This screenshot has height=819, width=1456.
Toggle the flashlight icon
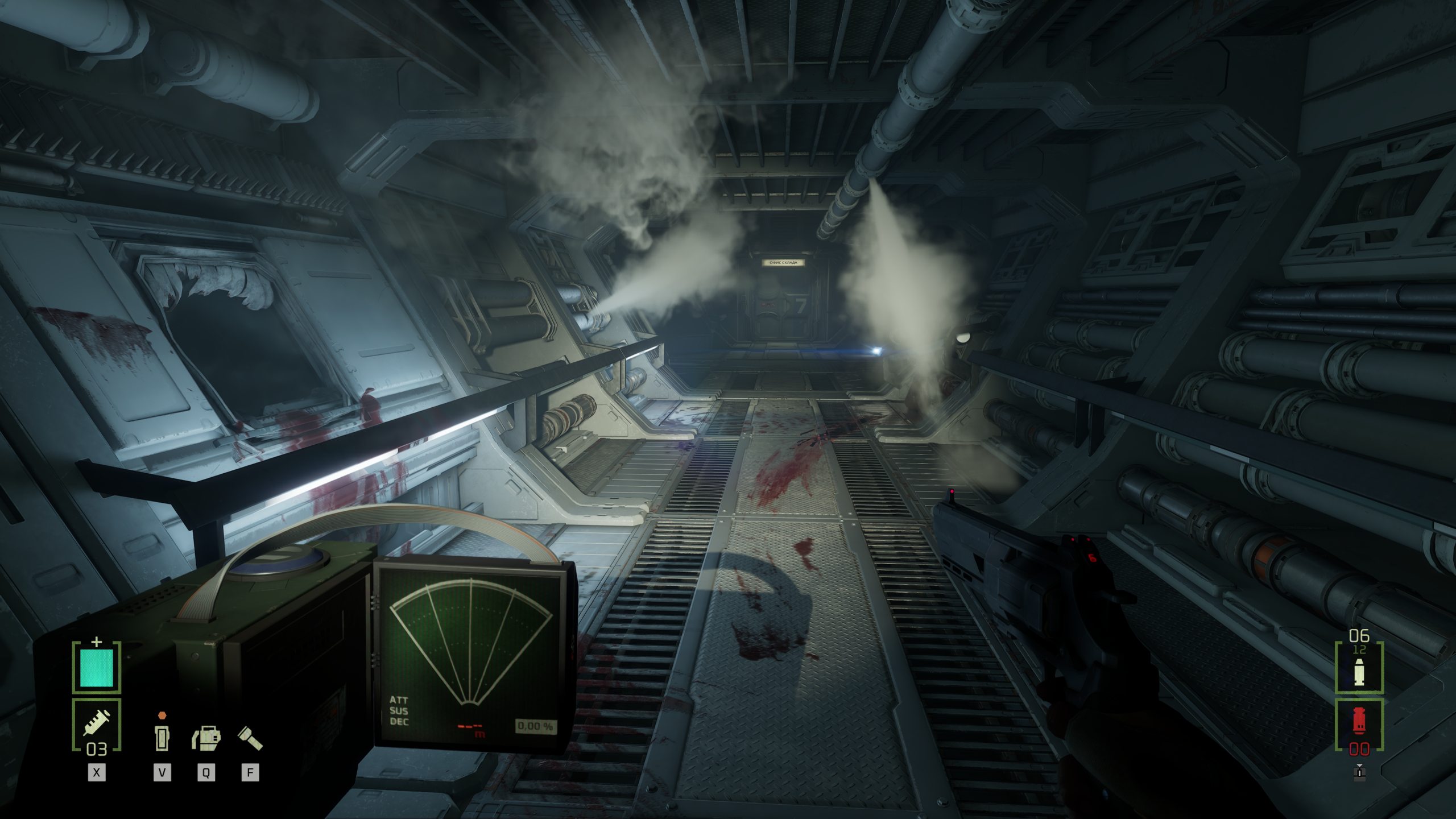[250, 738]
